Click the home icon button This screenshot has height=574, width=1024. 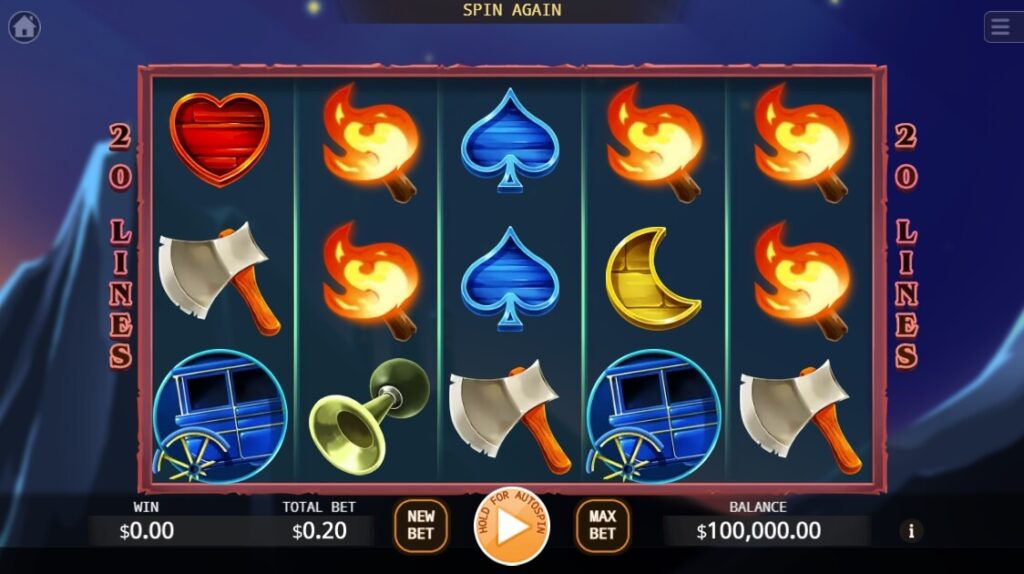point(24,27)
